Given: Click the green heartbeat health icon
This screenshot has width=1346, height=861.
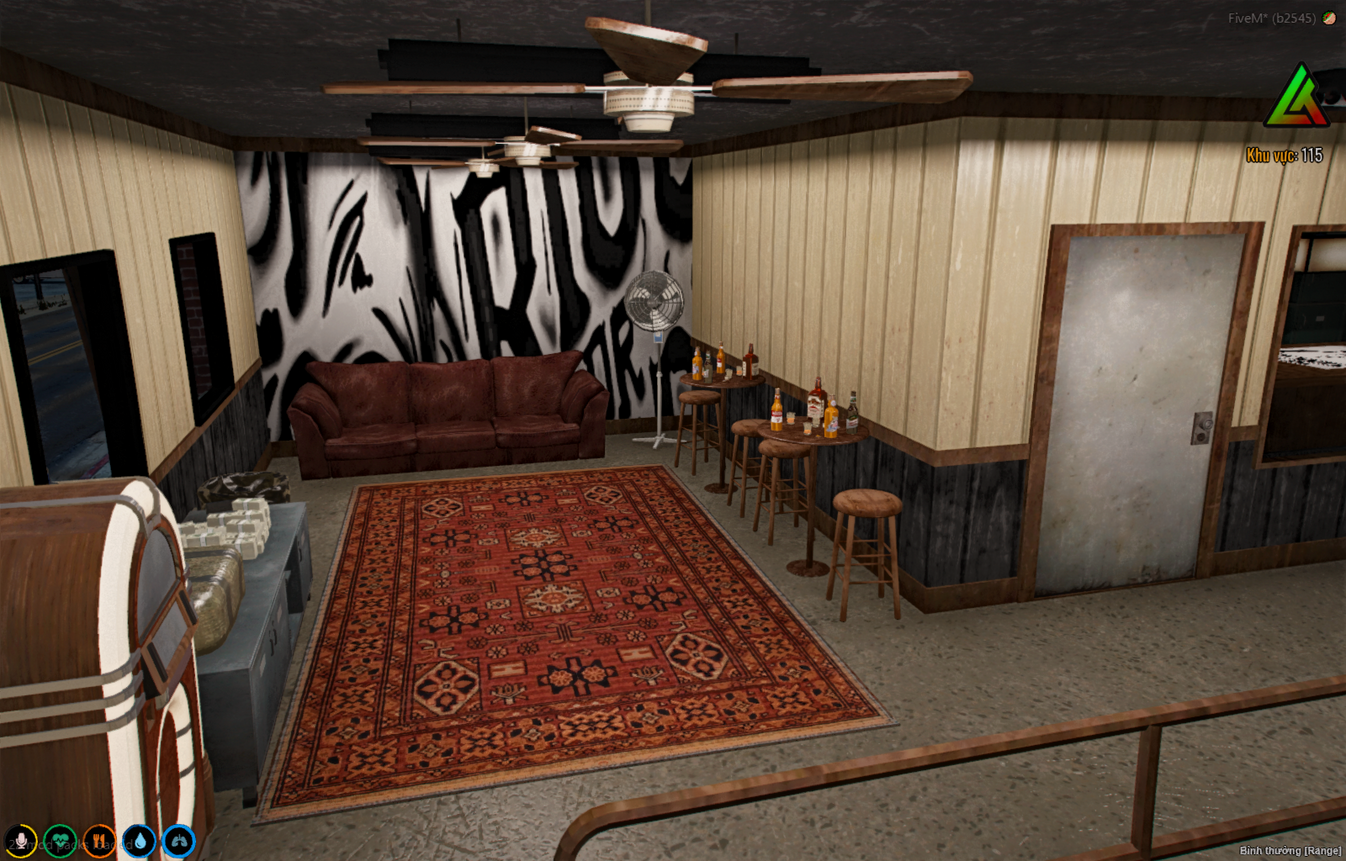Looking at the screenshot, I should coord(60,840).
